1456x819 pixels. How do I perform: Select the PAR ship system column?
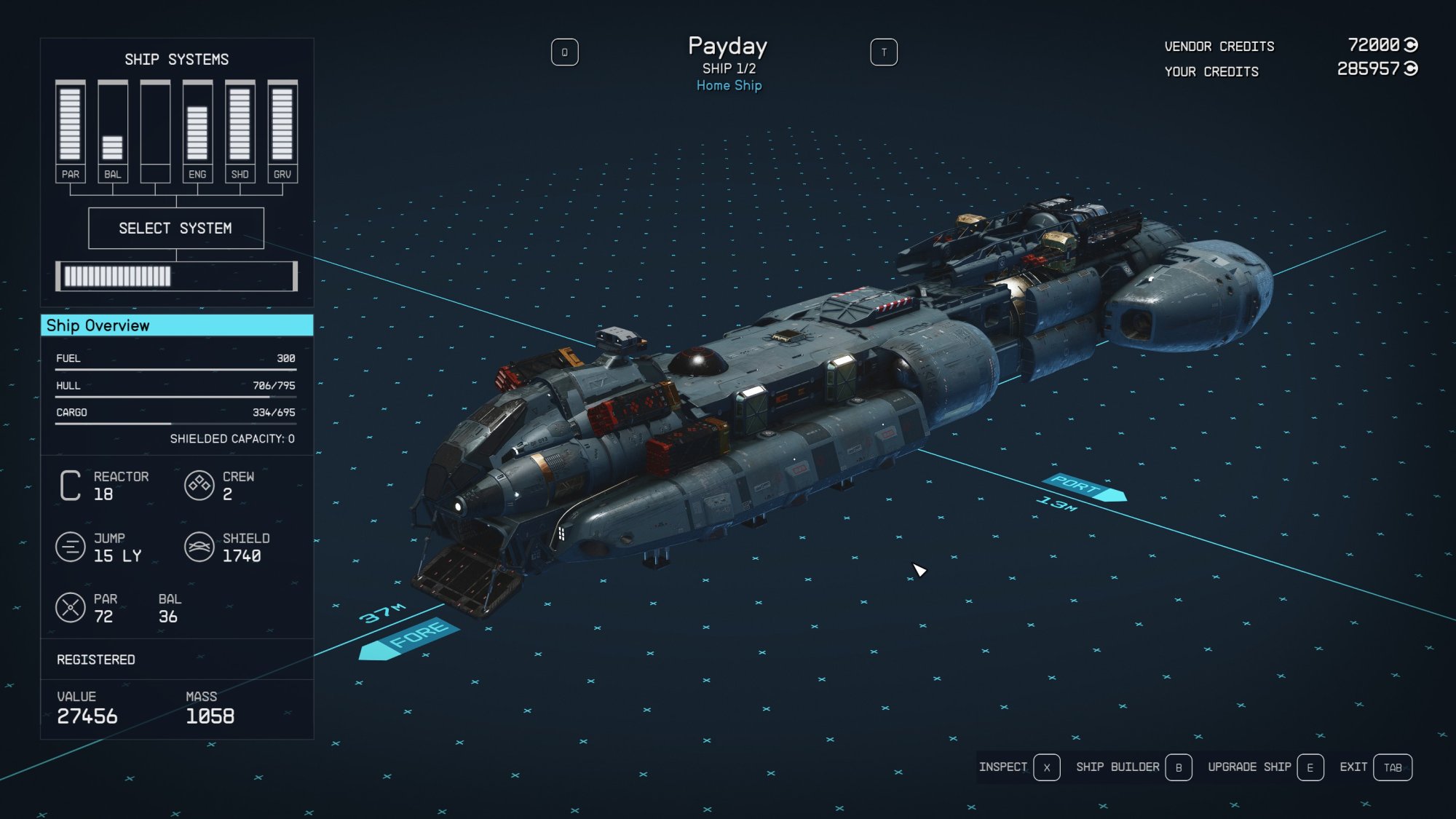tap(71, 131)
